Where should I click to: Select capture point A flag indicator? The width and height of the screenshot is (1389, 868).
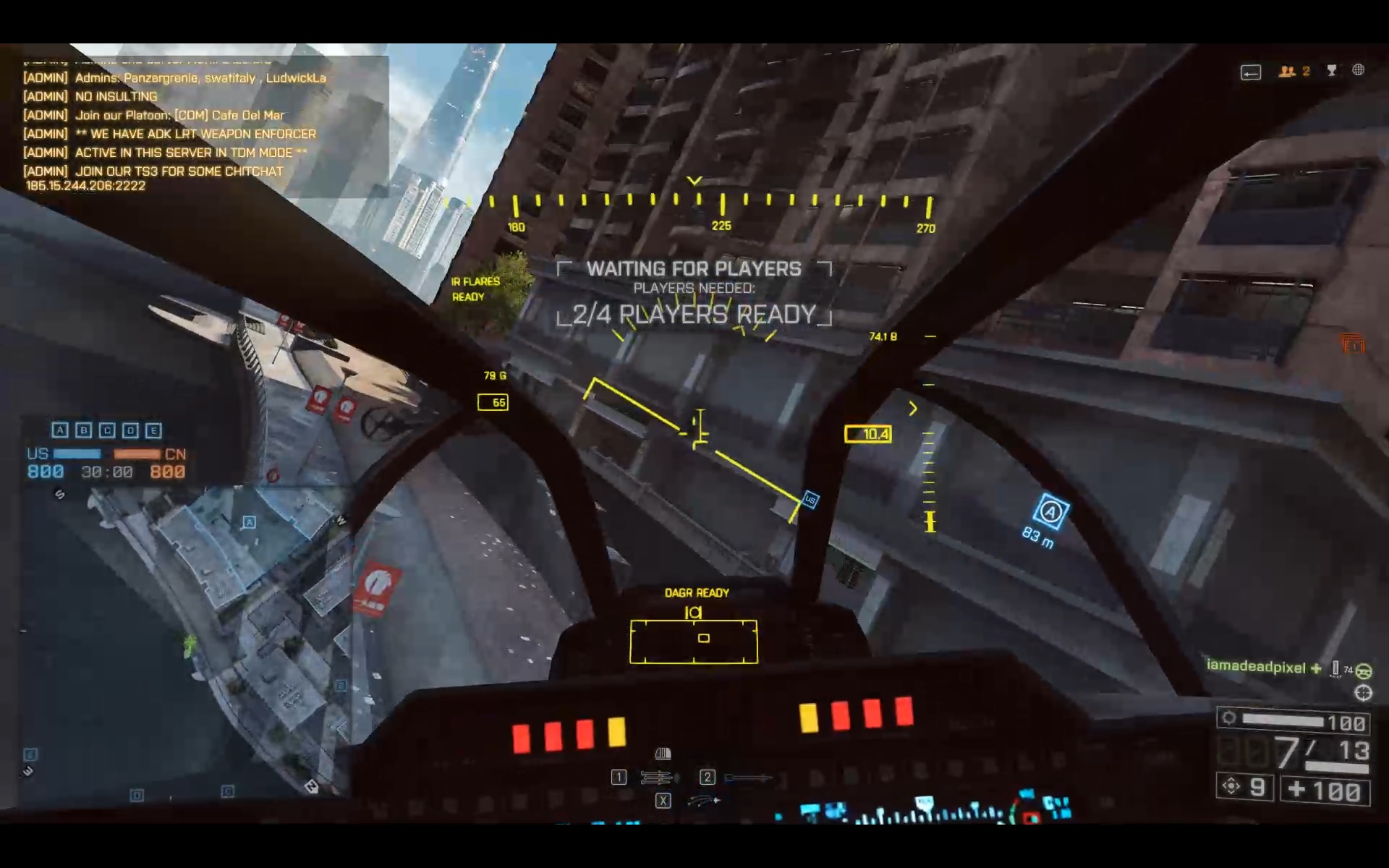tap(60, 430)
